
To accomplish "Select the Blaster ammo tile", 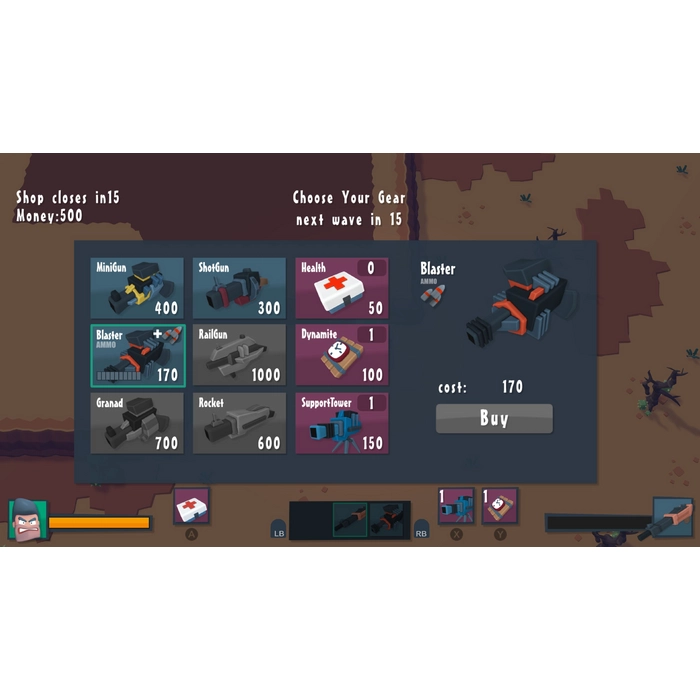I will click(x=137, y=355).
